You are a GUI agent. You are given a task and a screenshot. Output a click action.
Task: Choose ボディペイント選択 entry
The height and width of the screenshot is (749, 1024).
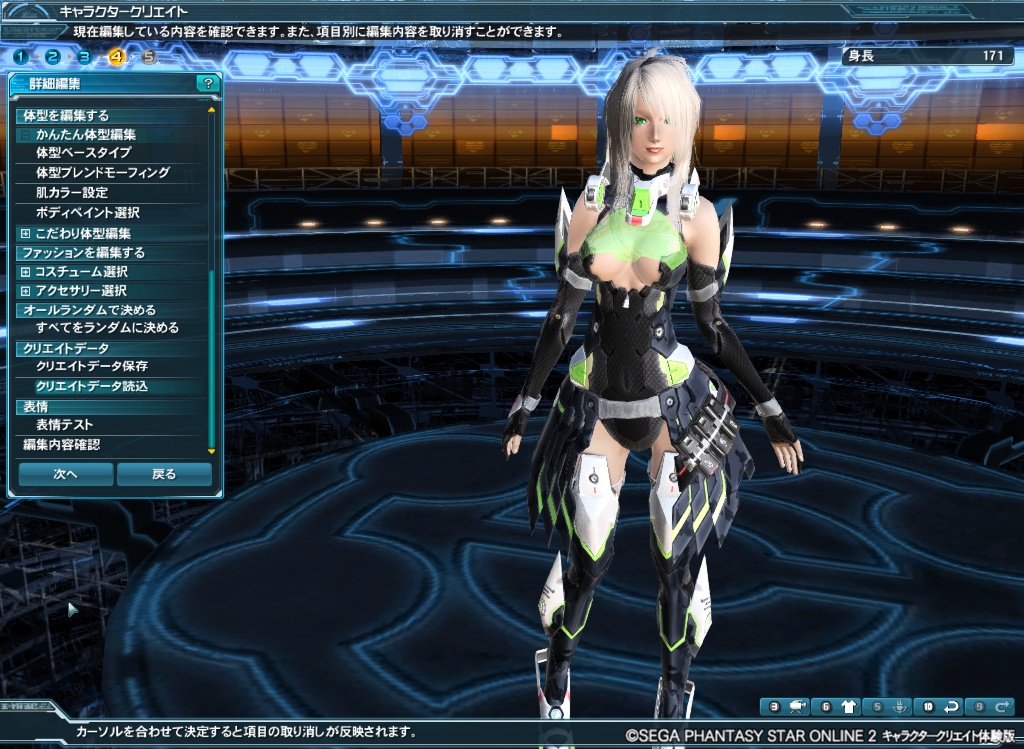pos(87,213)
